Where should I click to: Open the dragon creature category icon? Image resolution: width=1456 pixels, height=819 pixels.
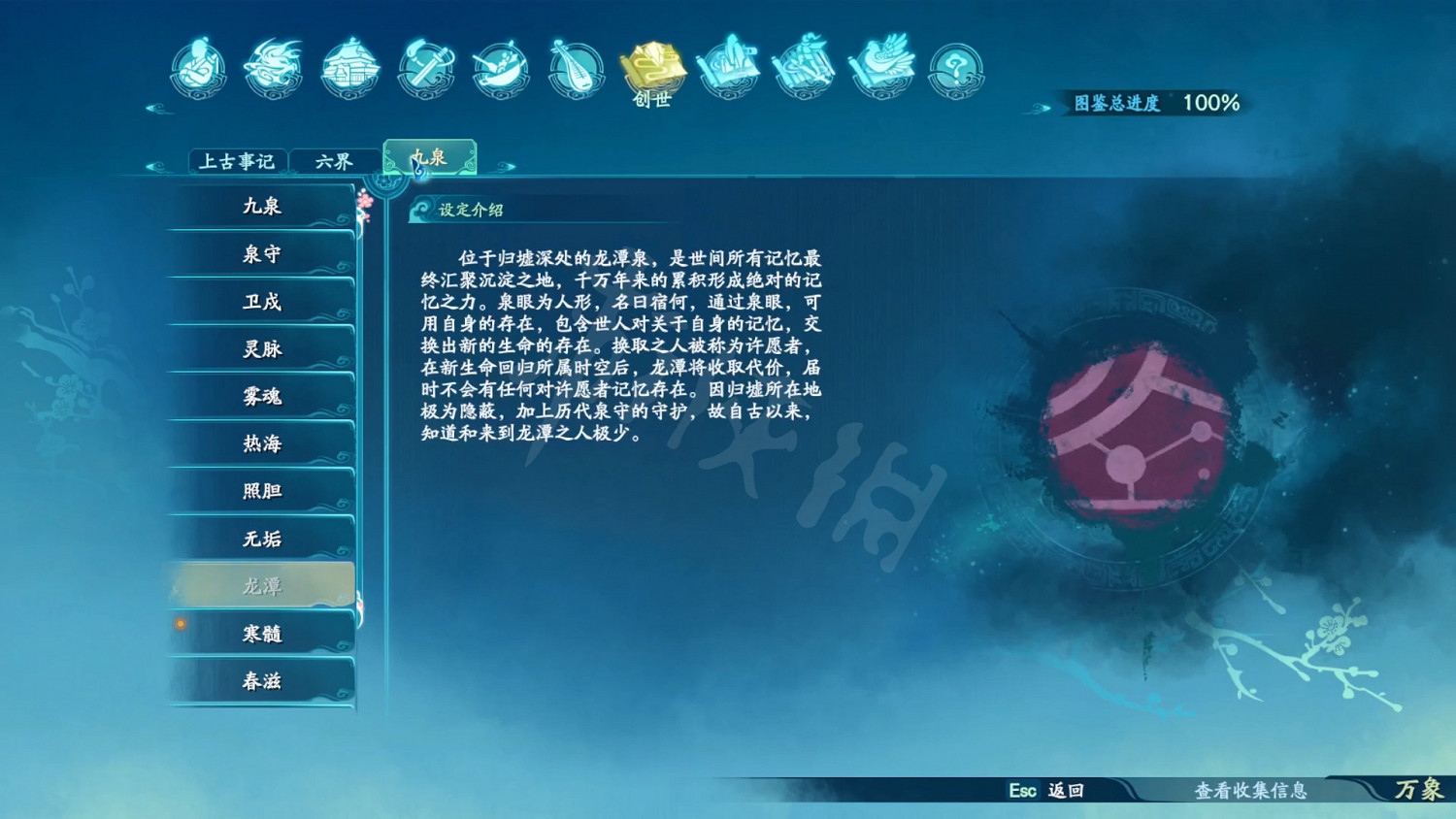273,68
